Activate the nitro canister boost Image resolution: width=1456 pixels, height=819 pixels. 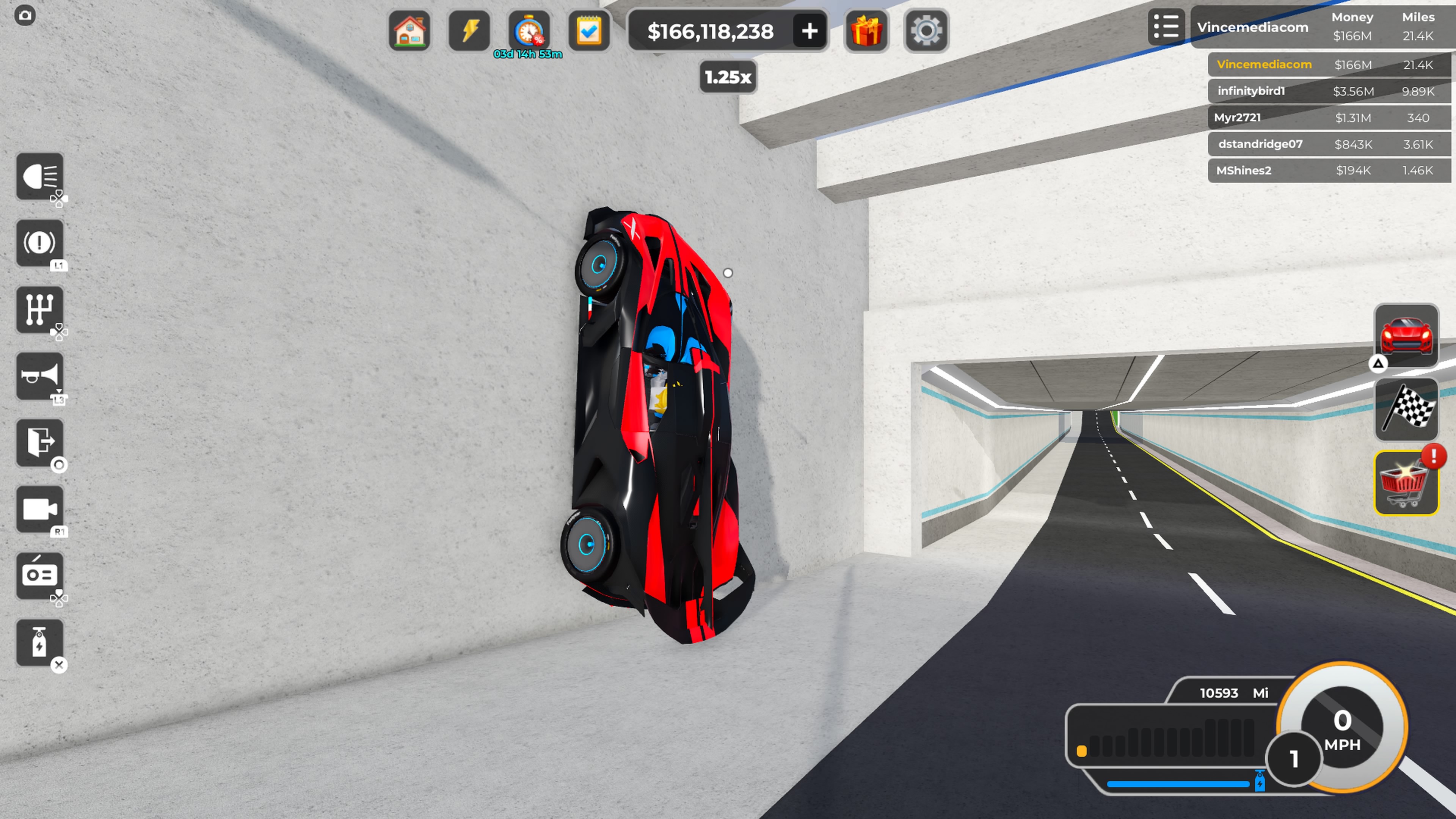click(39, 643)
